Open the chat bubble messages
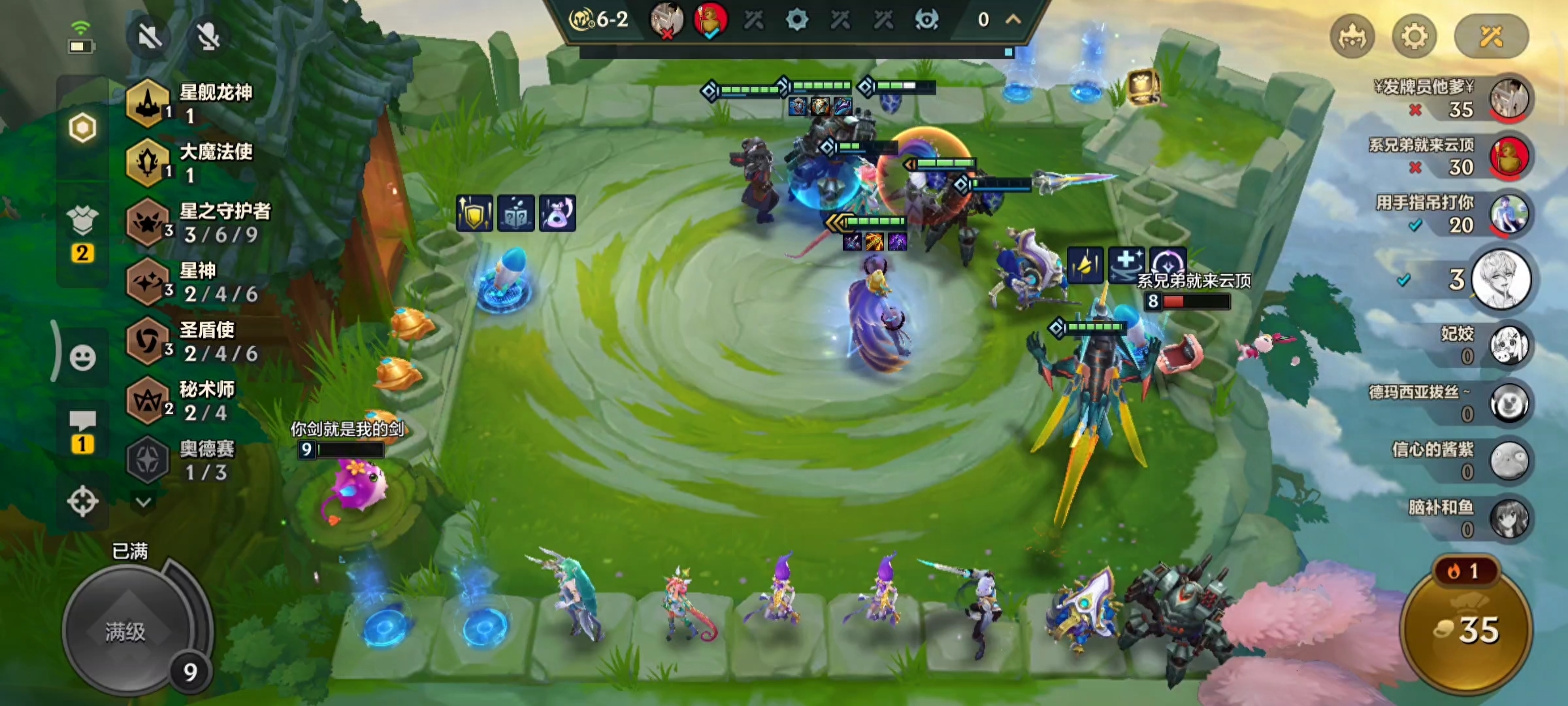The height and width of the screenshot is (706, 1568). (82, 422)
